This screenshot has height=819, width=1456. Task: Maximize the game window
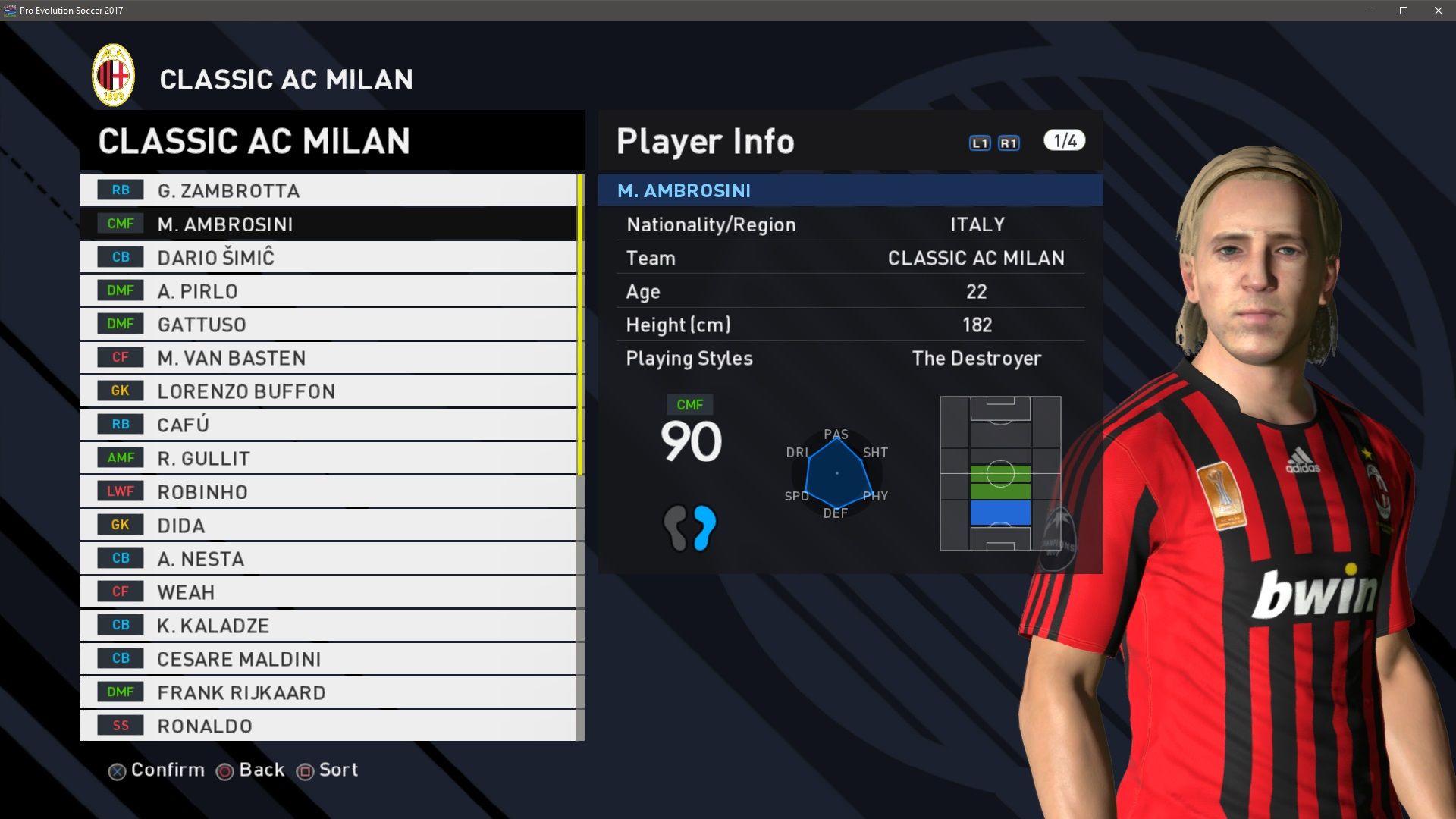pyautogui.click(x=1404, y=11)
